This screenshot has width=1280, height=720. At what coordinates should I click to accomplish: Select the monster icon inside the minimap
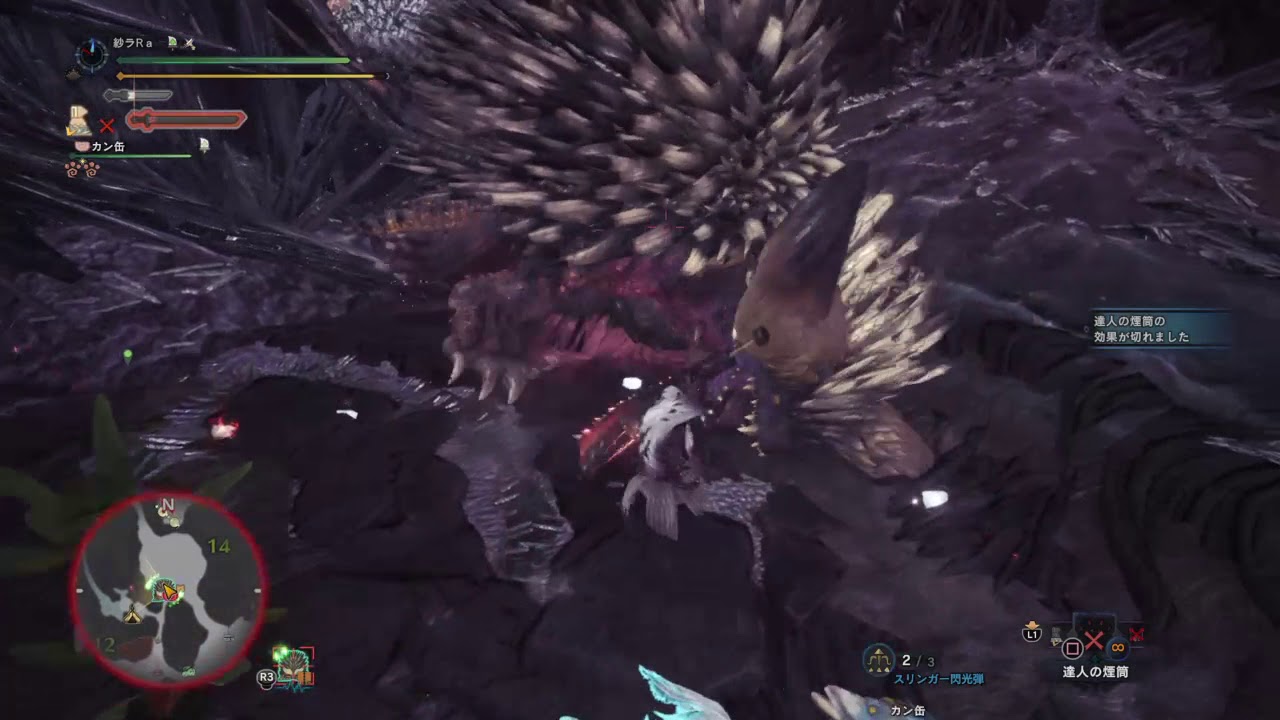[x=165, y=590]
